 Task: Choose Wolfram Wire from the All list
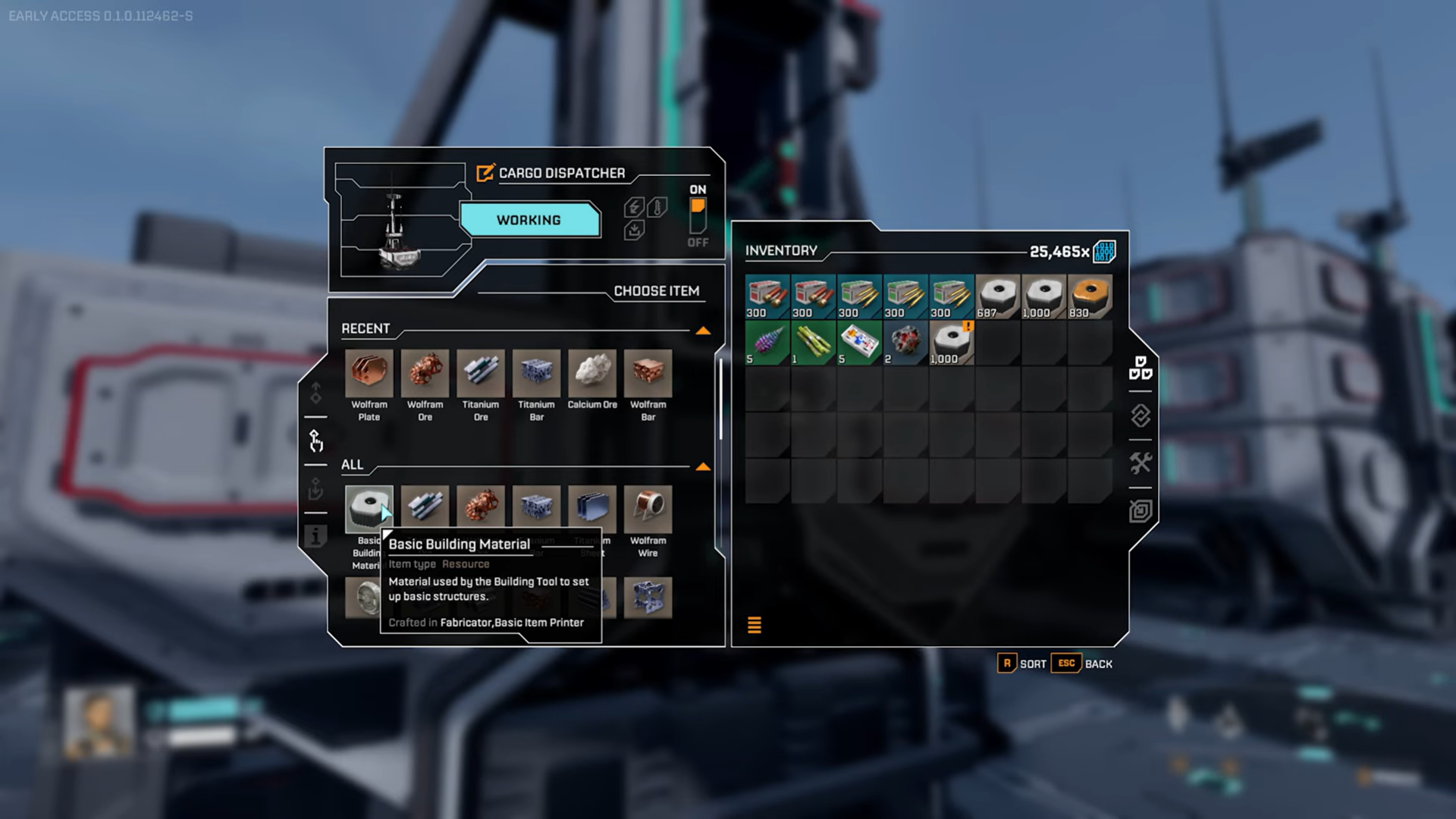pyautogui.click(x=648, y=508)
